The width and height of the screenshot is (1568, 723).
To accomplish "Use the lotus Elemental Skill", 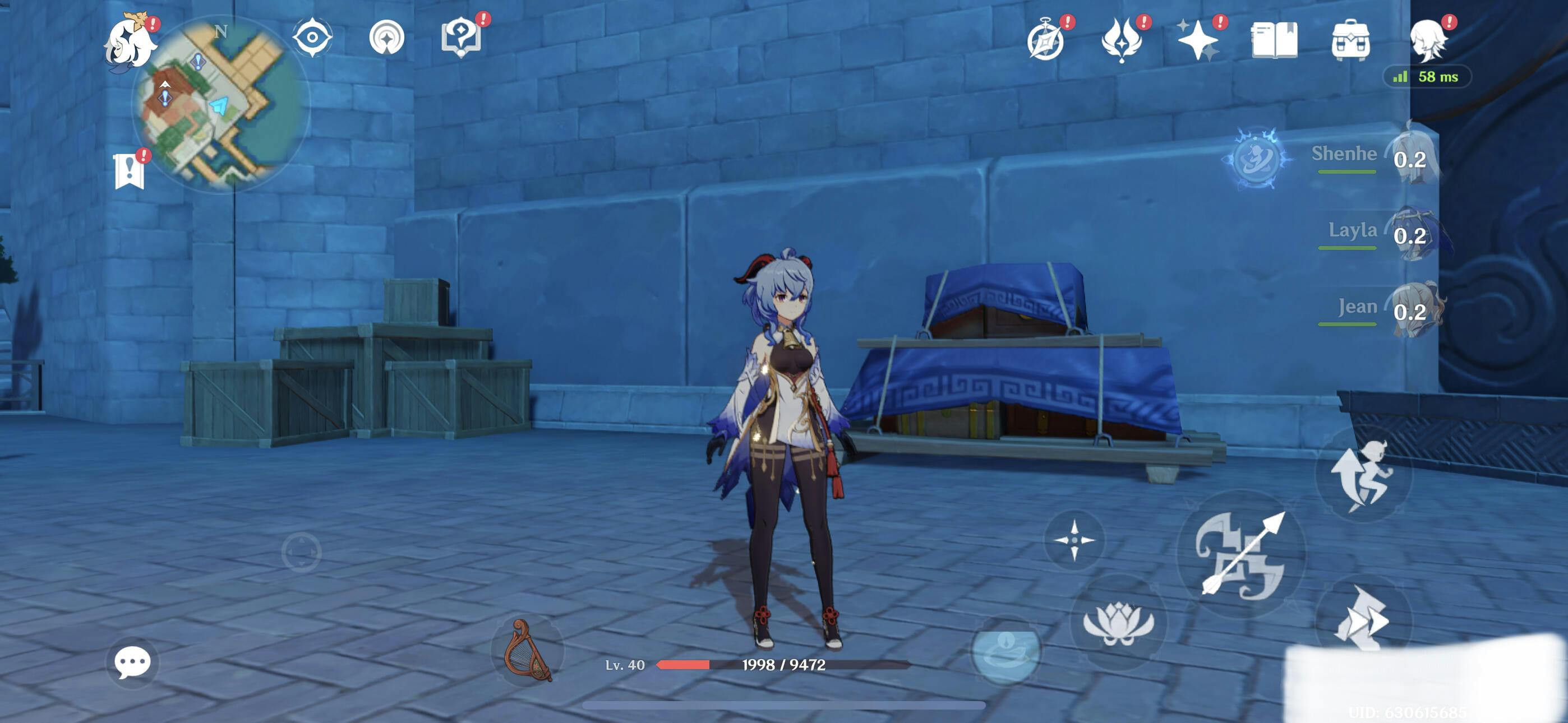I will 1119,622.
